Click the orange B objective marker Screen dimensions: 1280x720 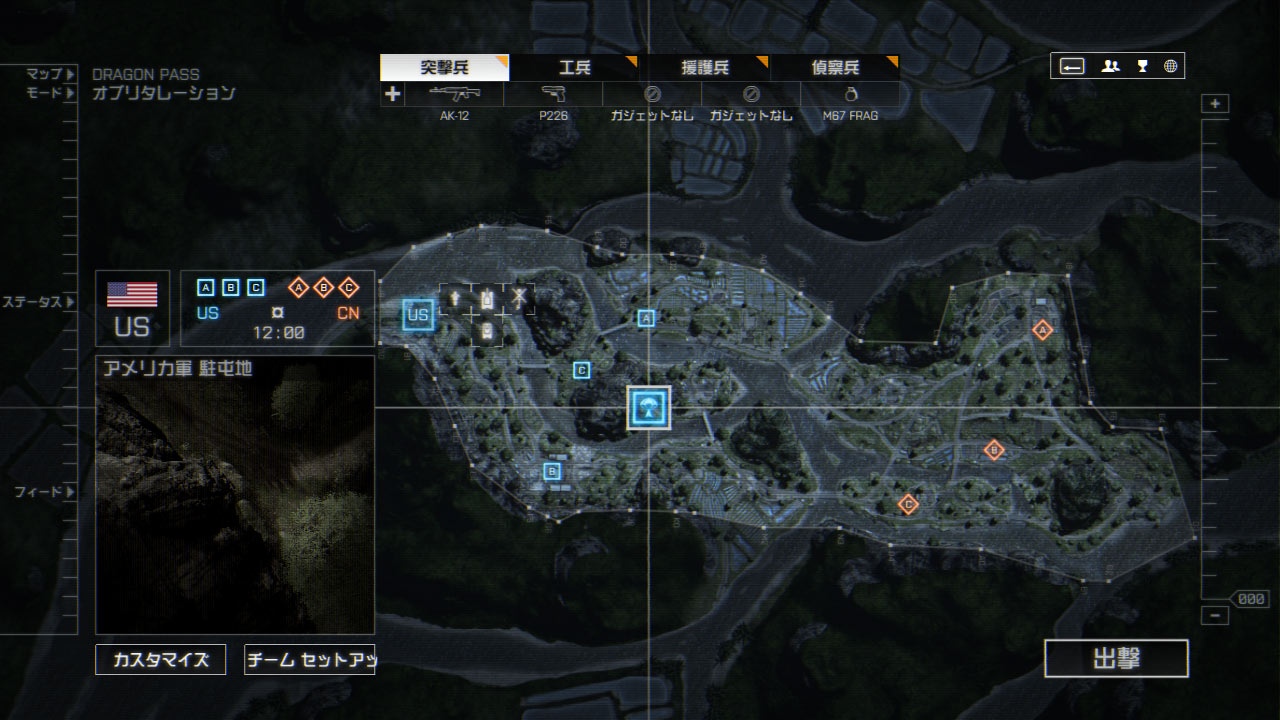click(x=993, y=450)
